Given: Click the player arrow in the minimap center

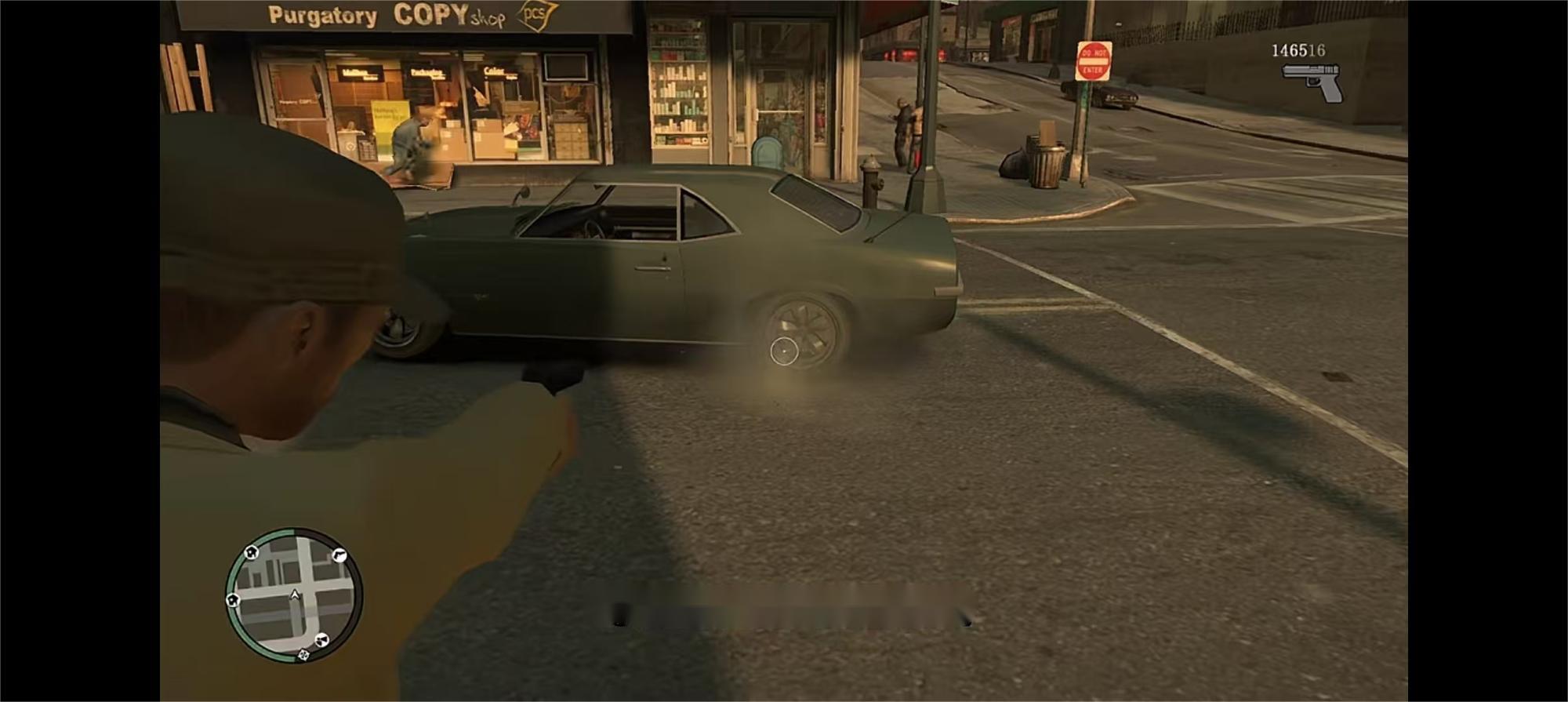Looking at the screenshot, I should pyautogui.click(x=295, y=595).
